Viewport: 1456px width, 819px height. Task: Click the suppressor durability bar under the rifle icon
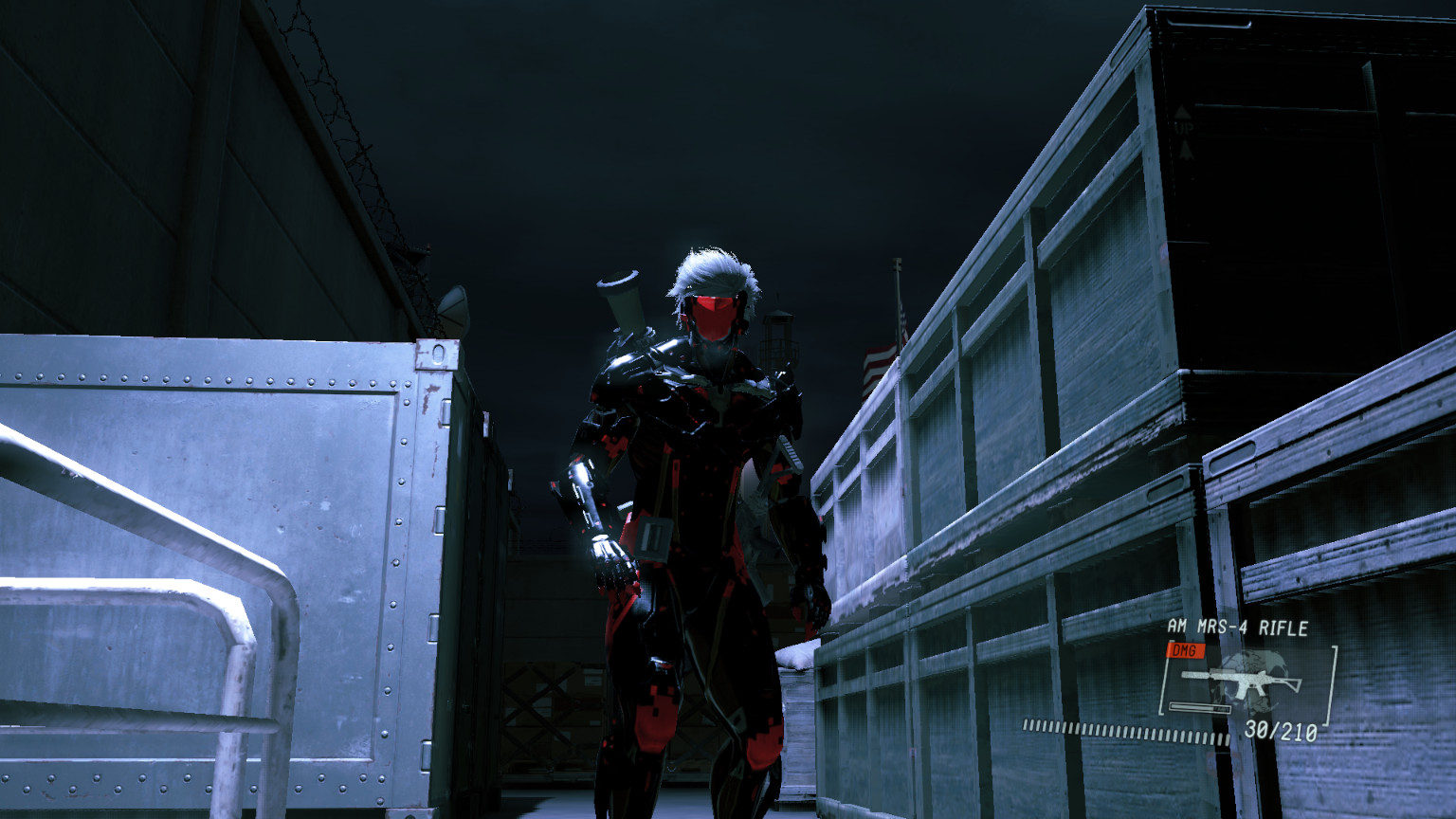1199,706
